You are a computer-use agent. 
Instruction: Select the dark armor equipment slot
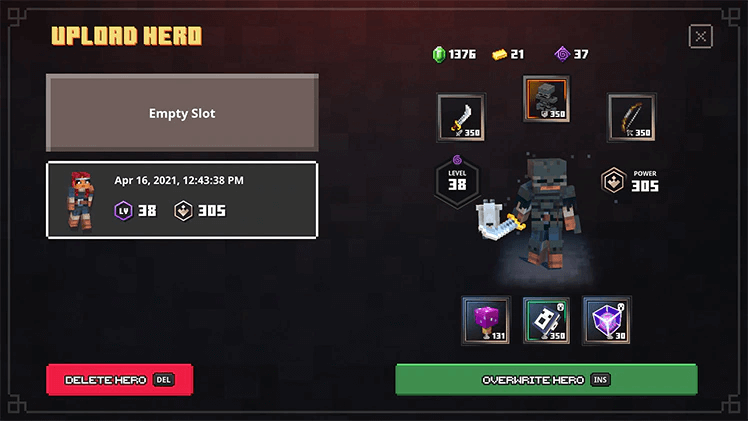pos(546,99)
